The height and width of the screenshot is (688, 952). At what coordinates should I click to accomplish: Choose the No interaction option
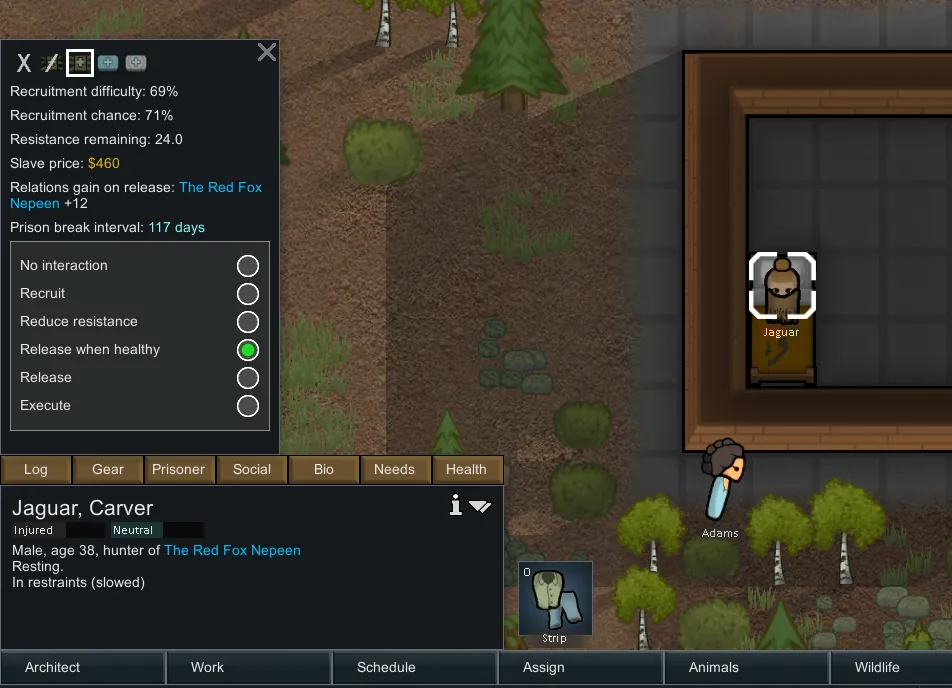coord(247,266)
